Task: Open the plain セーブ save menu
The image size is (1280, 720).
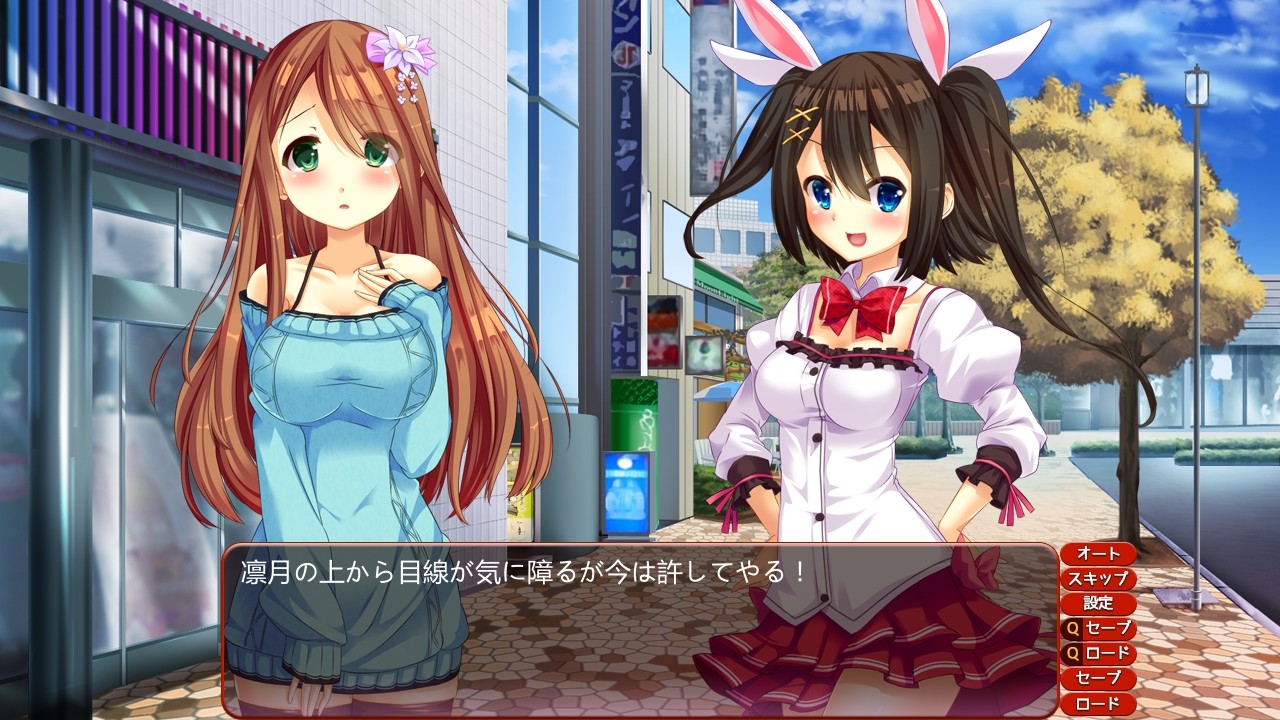Action: tap(1097, 679)
